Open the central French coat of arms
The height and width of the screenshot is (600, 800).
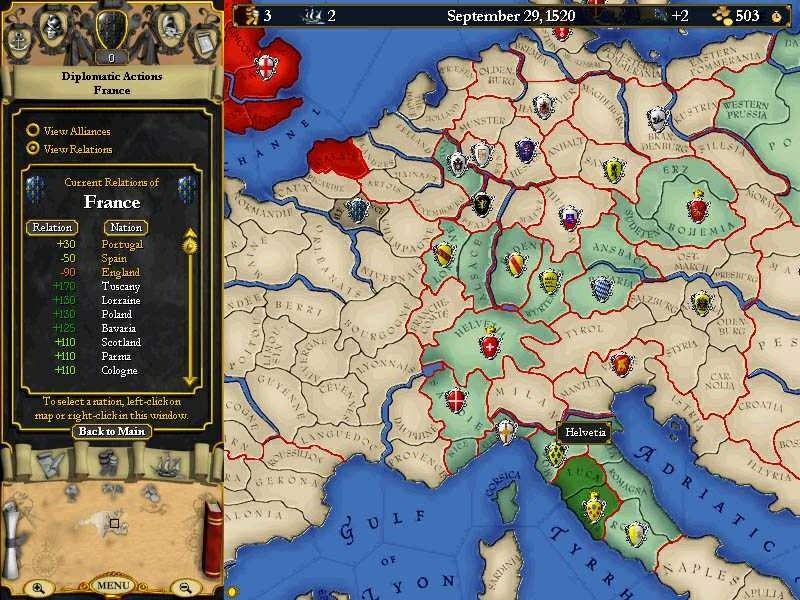click(x=111, y=30)
